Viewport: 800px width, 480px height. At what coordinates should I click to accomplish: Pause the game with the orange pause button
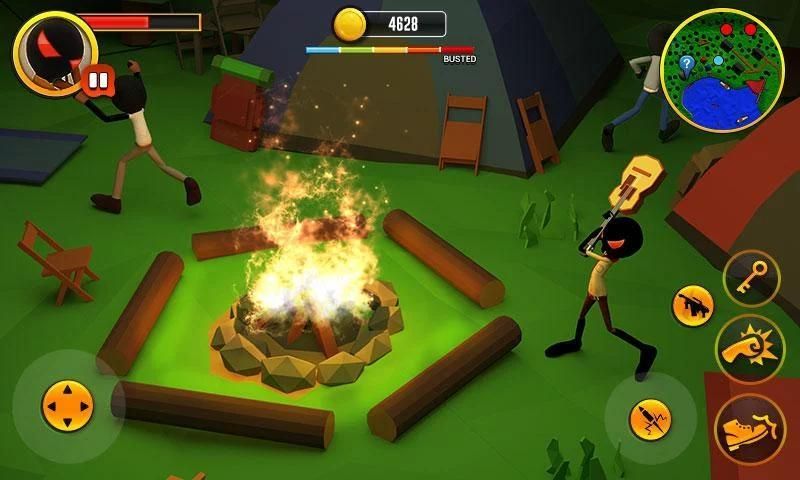pos(97,78)
